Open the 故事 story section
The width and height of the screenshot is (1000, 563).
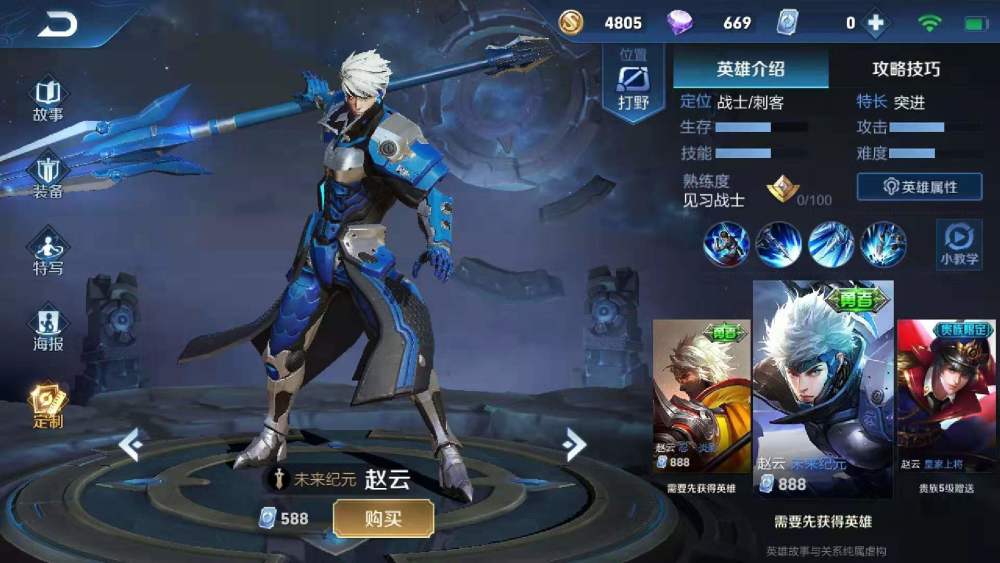(48, 100)
